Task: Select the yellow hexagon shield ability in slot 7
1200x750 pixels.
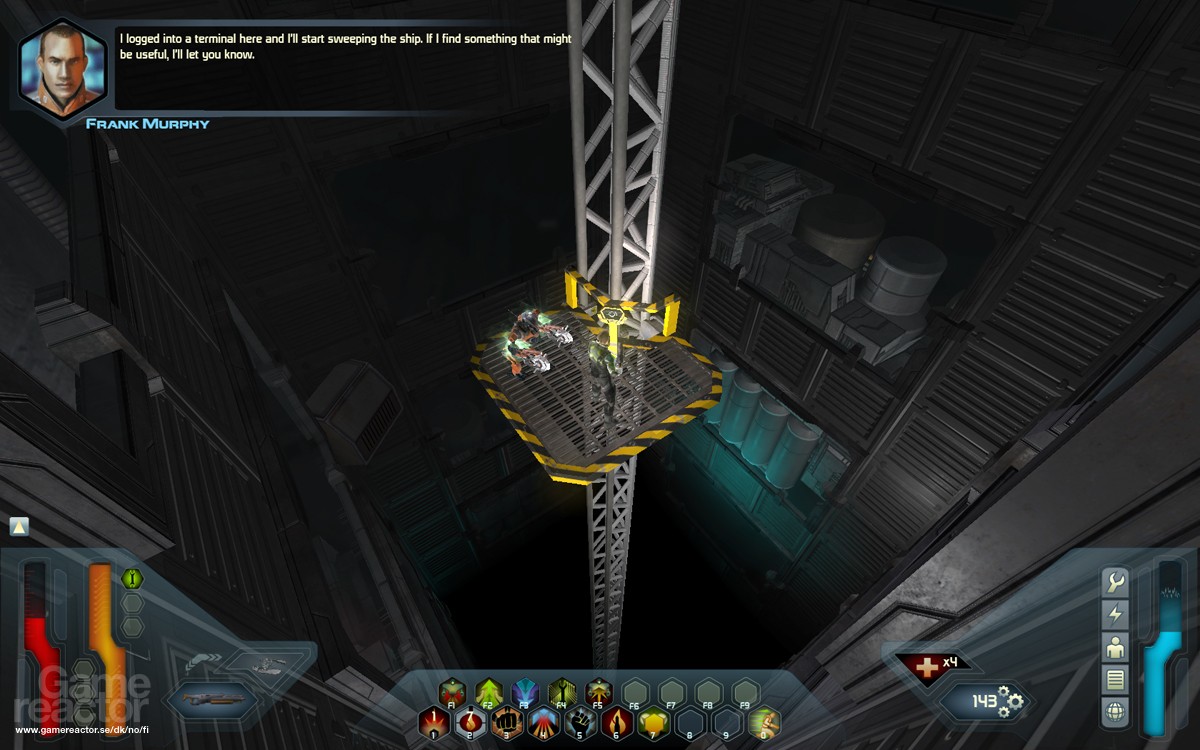Action: coord(652,722)
